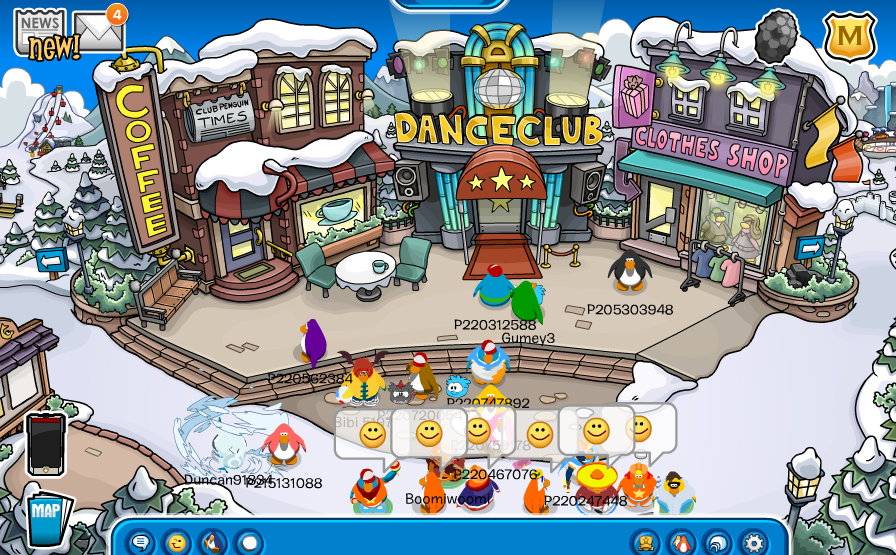Open the mail envelope with 4 notifications
896x555 pixels.
(97, 32)
